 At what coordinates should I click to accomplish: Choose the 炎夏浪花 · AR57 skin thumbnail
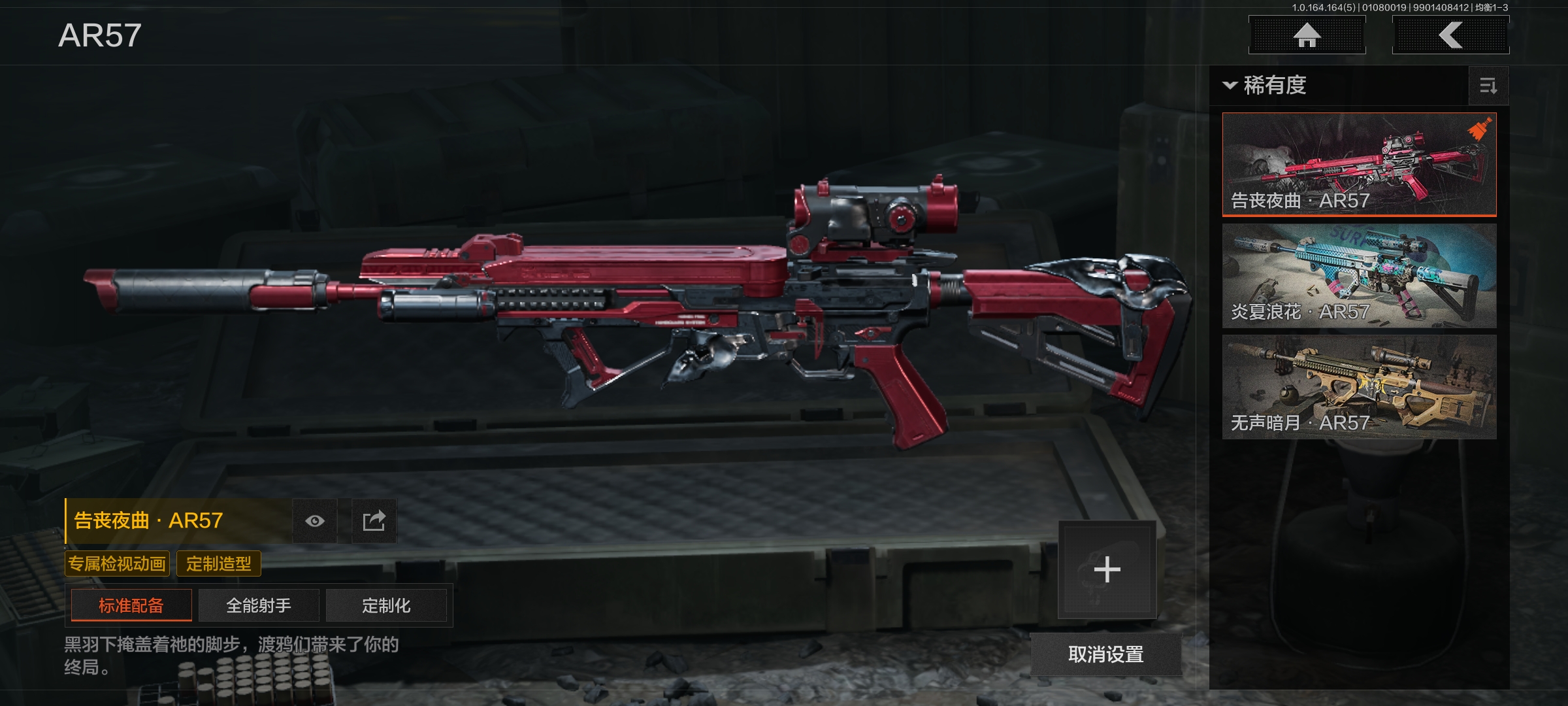(1359, 275)
